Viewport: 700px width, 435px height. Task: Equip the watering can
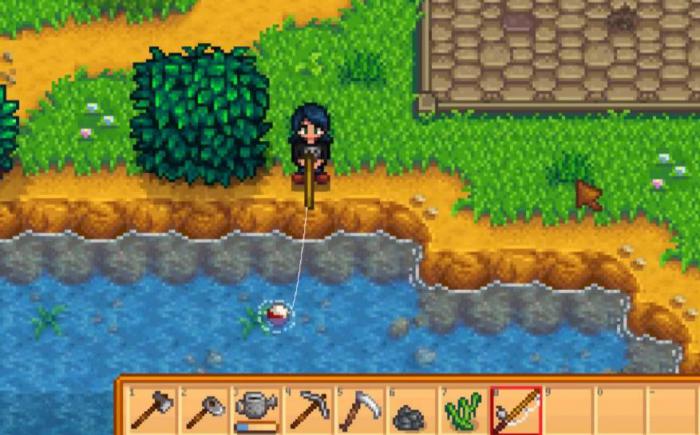click(257, 410)
